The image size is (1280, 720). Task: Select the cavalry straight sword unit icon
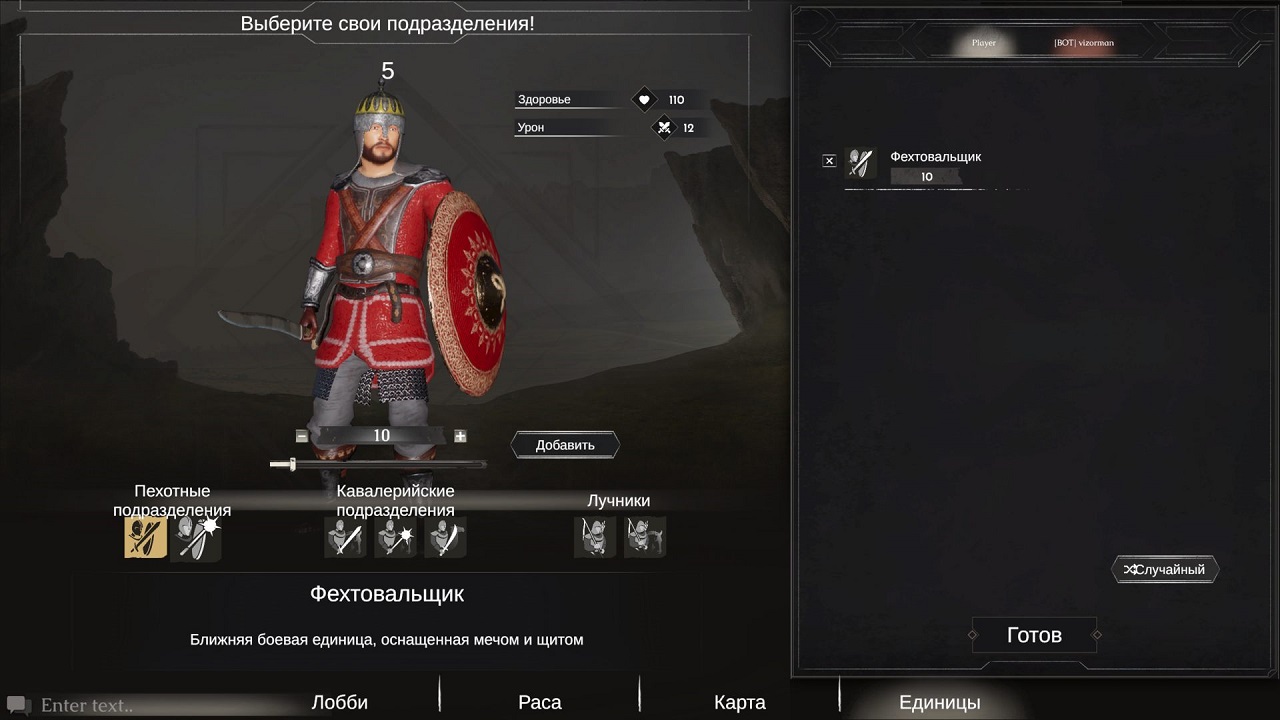(345, 538)
